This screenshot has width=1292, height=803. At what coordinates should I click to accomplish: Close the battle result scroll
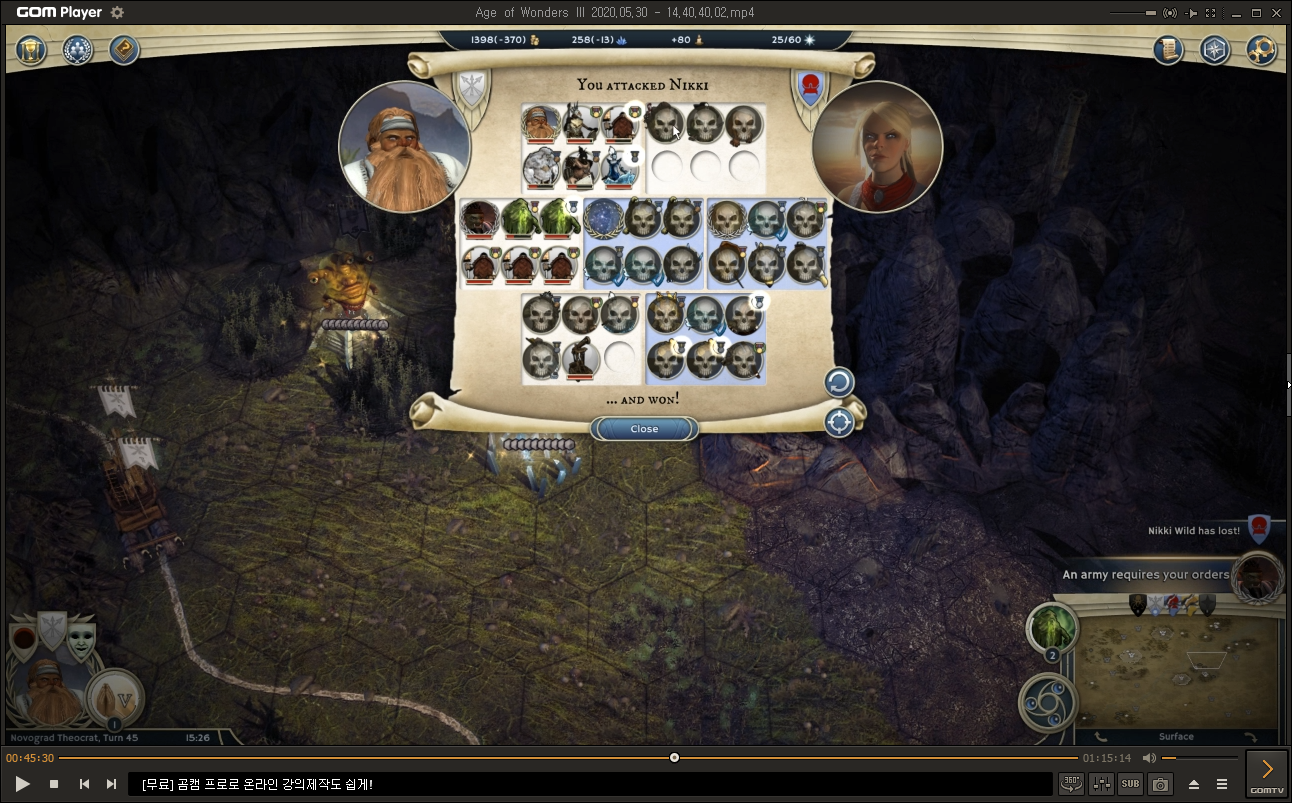point(644,429)
